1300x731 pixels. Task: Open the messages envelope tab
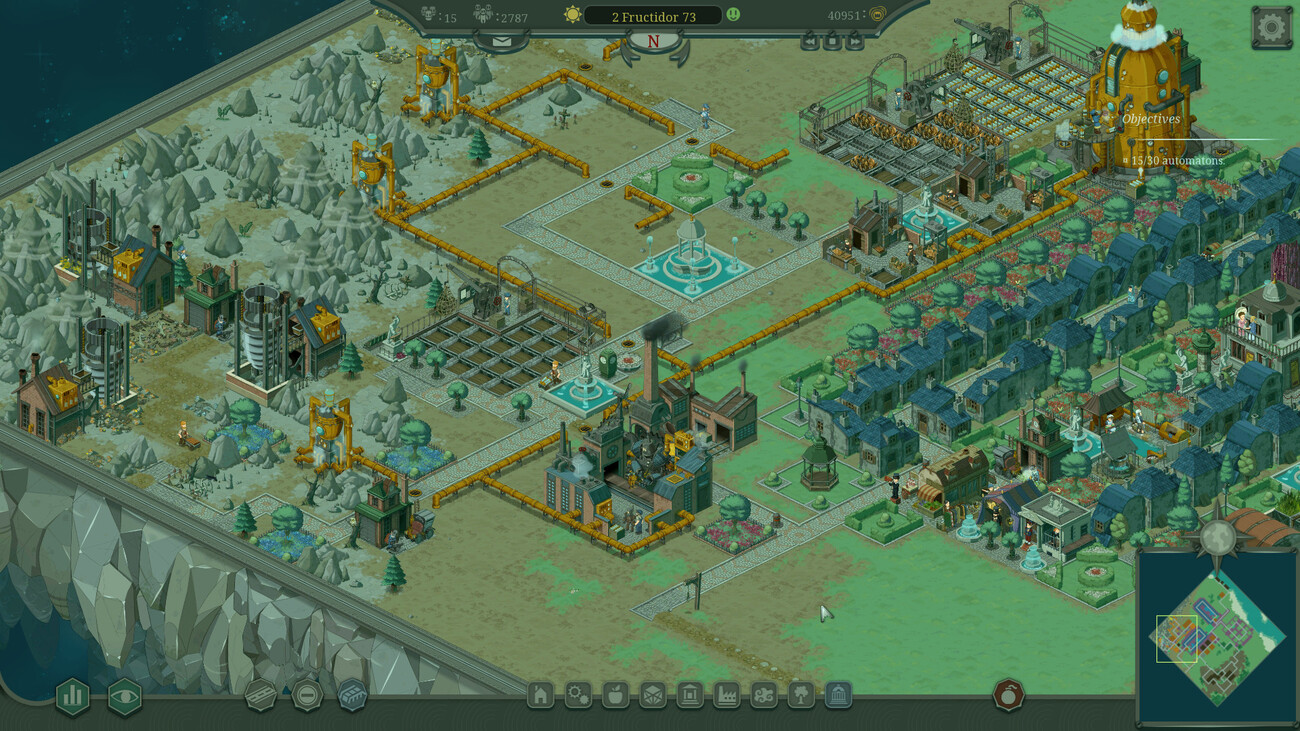click(501, 41)
